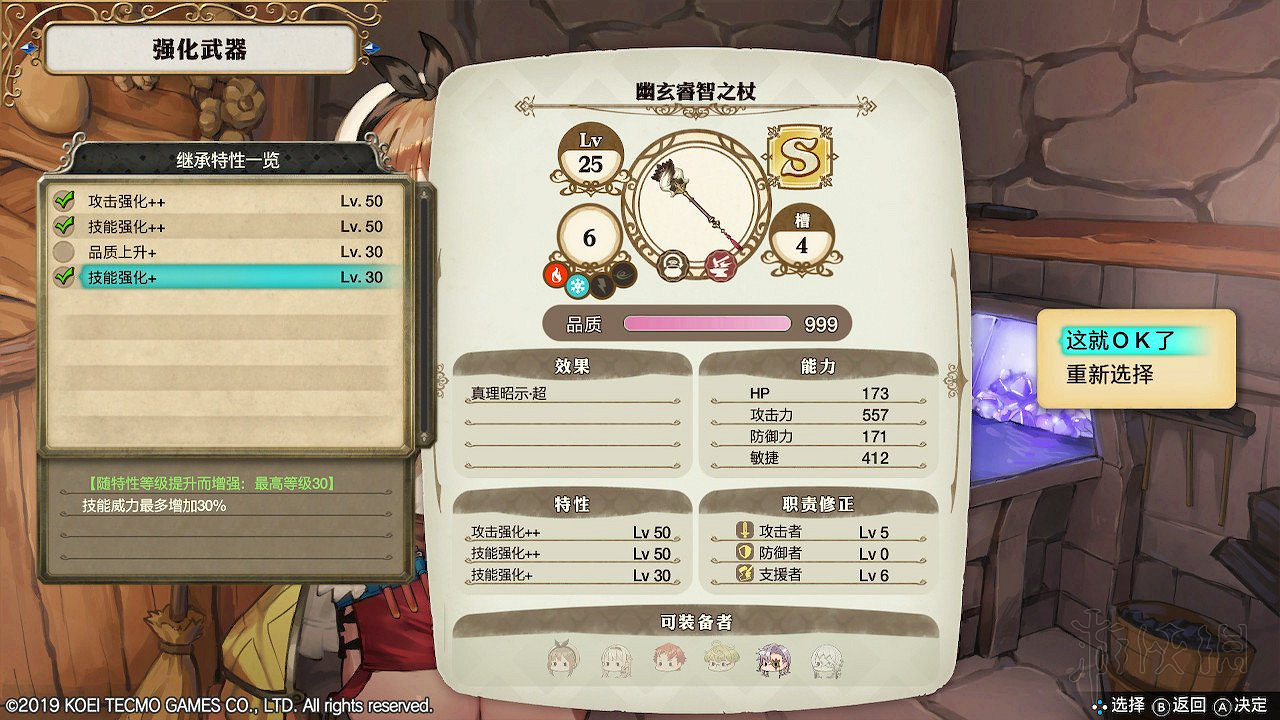
Task: Open the Lv 25 level medallion
Action: 590,153
